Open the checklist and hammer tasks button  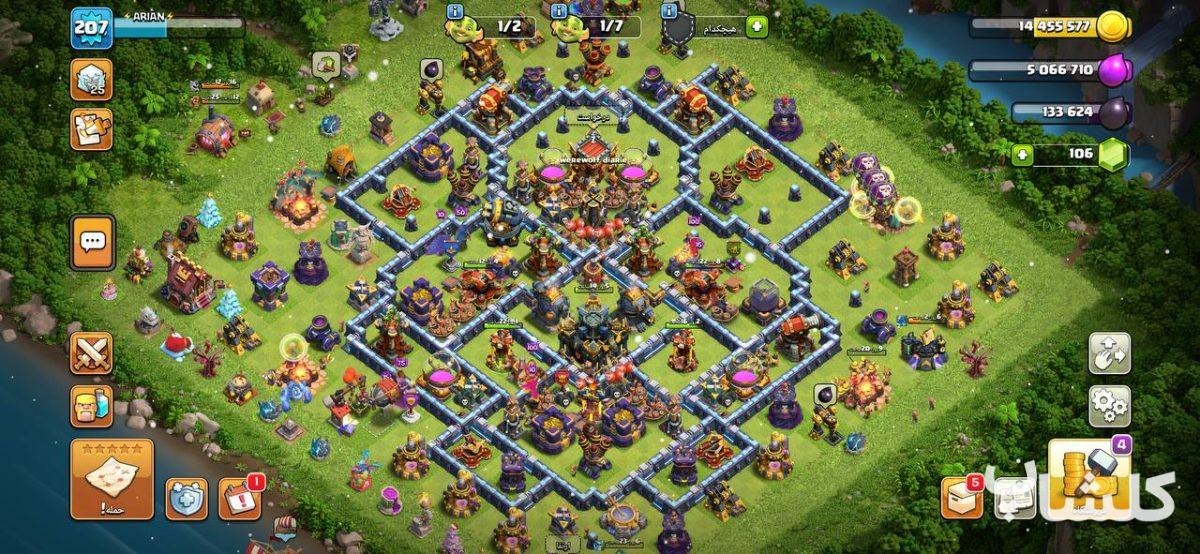coord(91,129)
